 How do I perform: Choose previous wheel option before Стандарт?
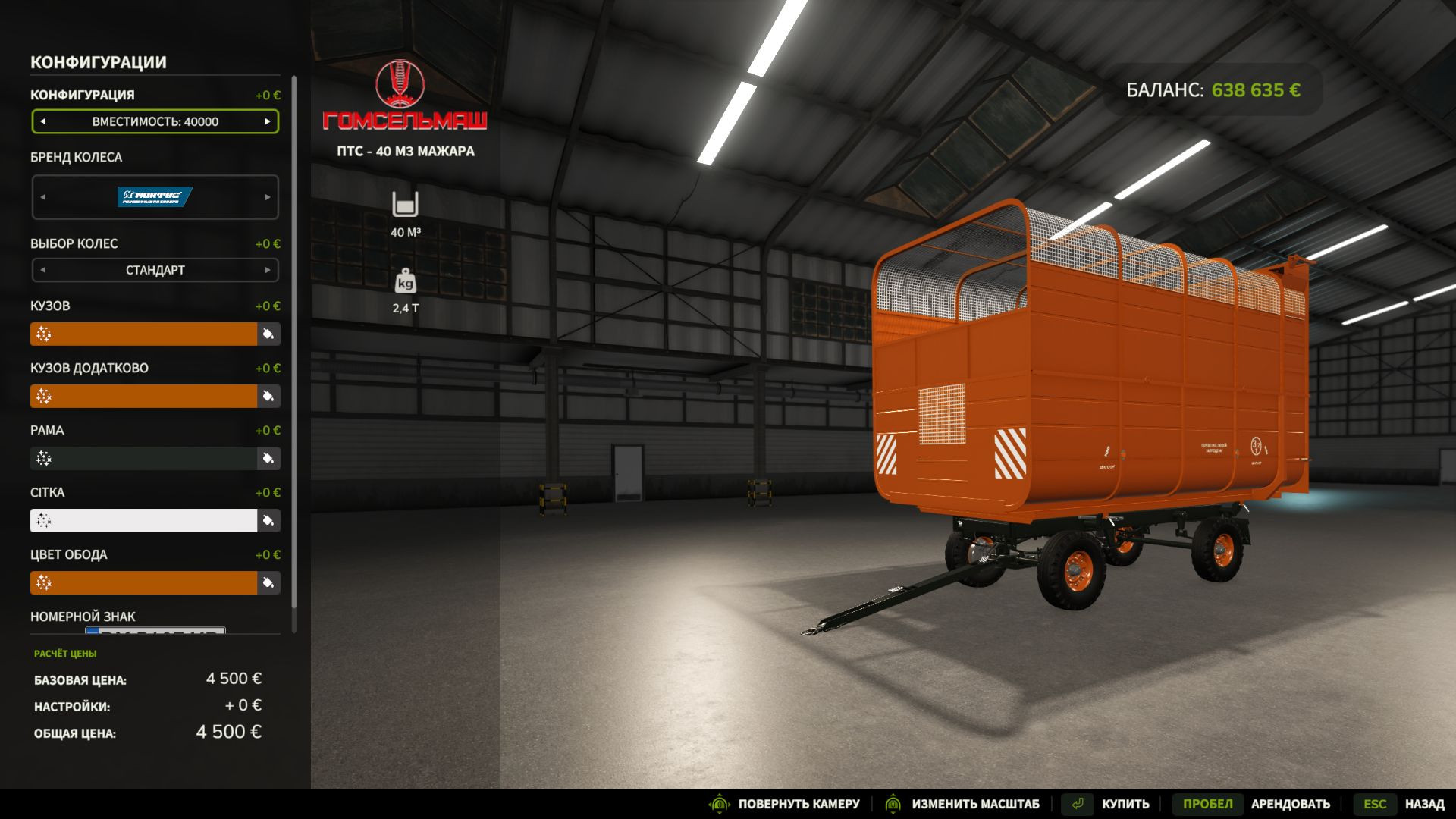tap(43, 270)
